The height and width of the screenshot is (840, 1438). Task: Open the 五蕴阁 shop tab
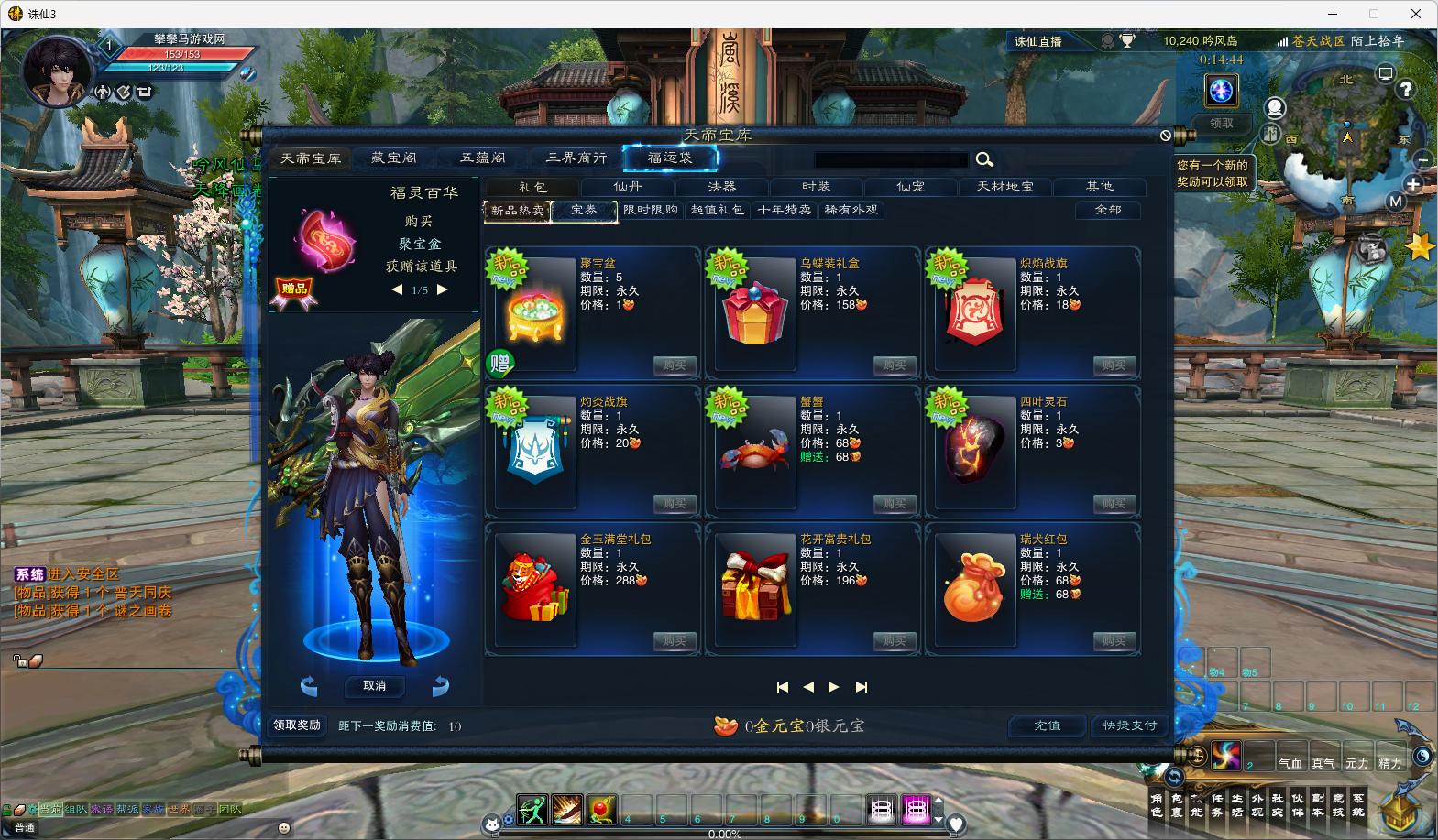[x=482, y=158]
